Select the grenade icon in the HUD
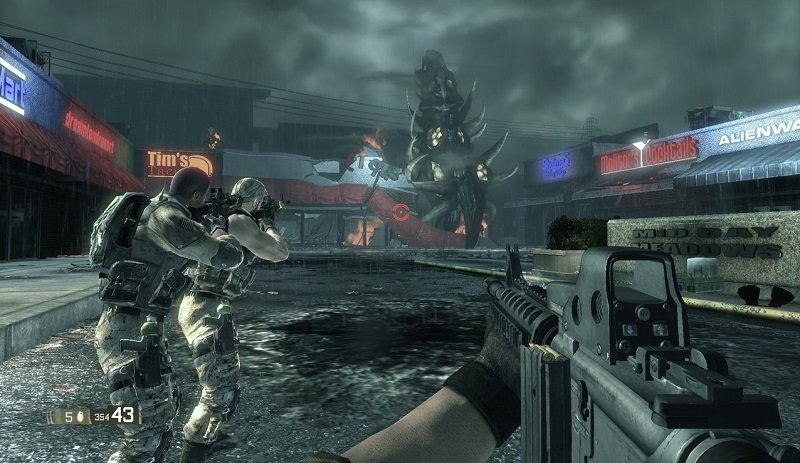Viewport: 800px width, 463px height. click(x=79, y=415)
